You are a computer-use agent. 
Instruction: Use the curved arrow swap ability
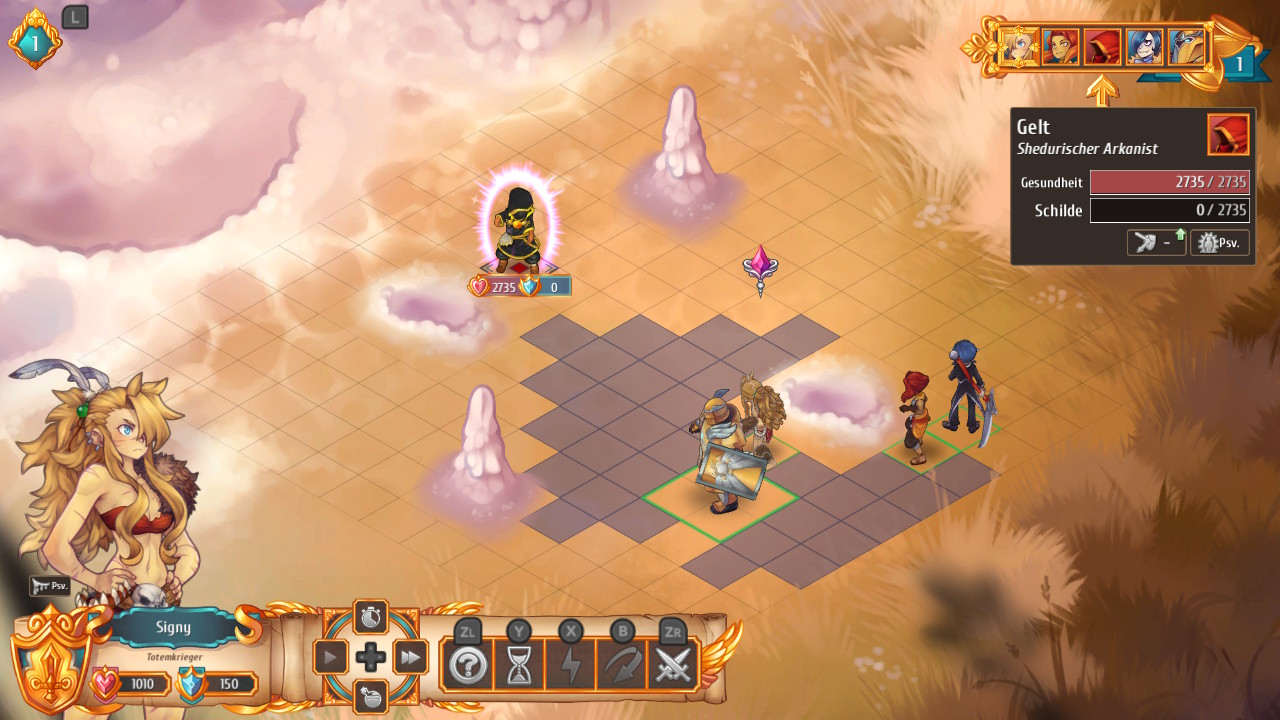(x=621, y=665)
